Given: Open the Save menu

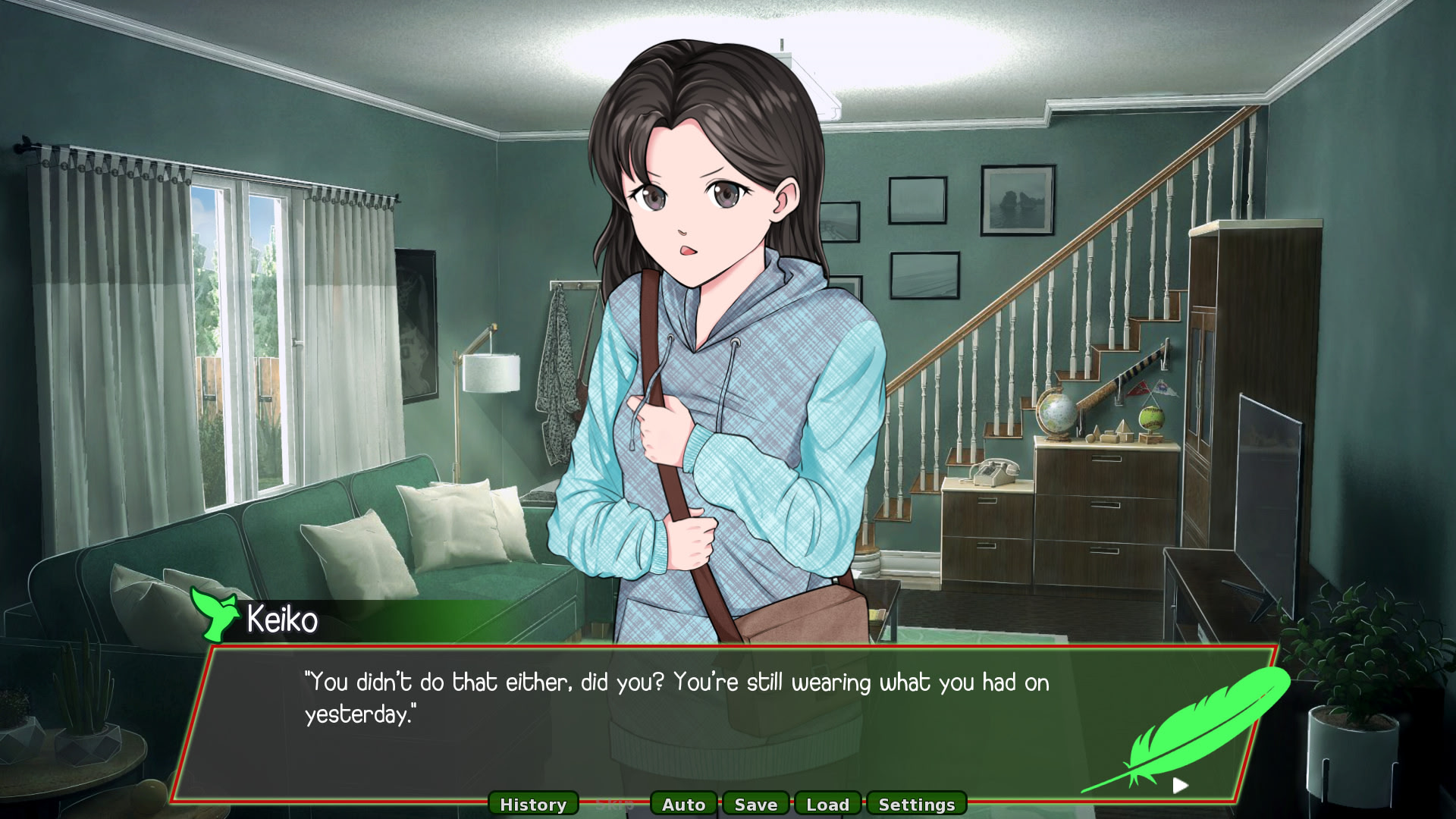Looking at the screenshot, I should 755,804.
